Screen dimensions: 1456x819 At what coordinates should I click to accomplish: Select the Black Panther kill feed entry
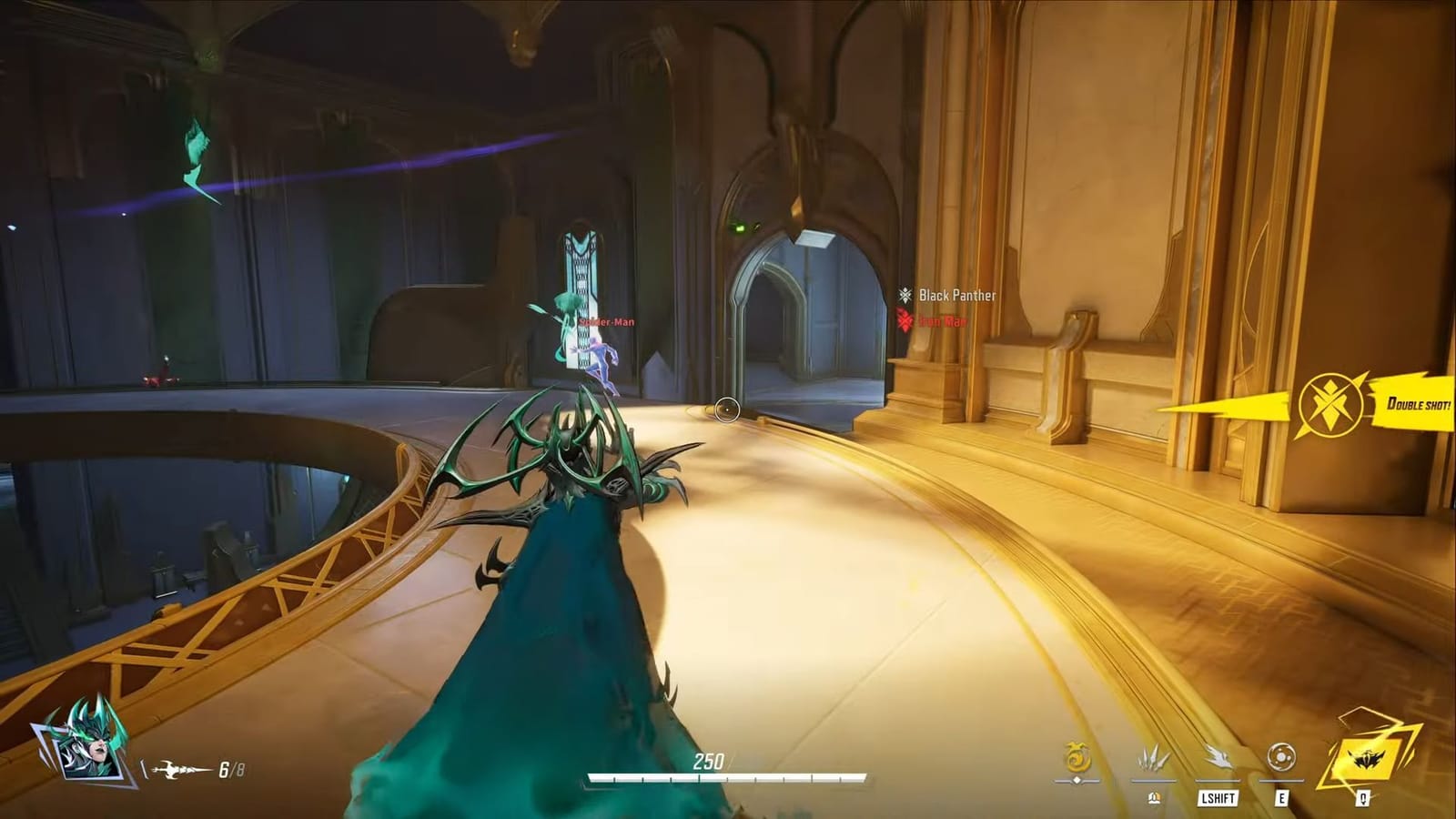(x=957, y=295)
